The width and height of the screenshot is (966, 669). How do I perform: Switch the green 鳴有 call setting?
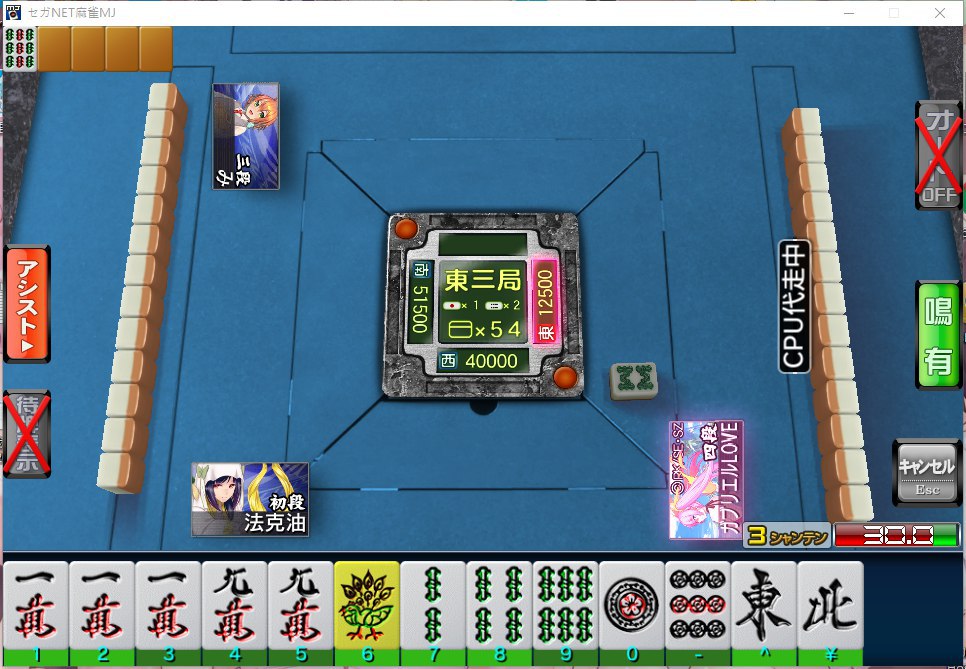point(938,335)
